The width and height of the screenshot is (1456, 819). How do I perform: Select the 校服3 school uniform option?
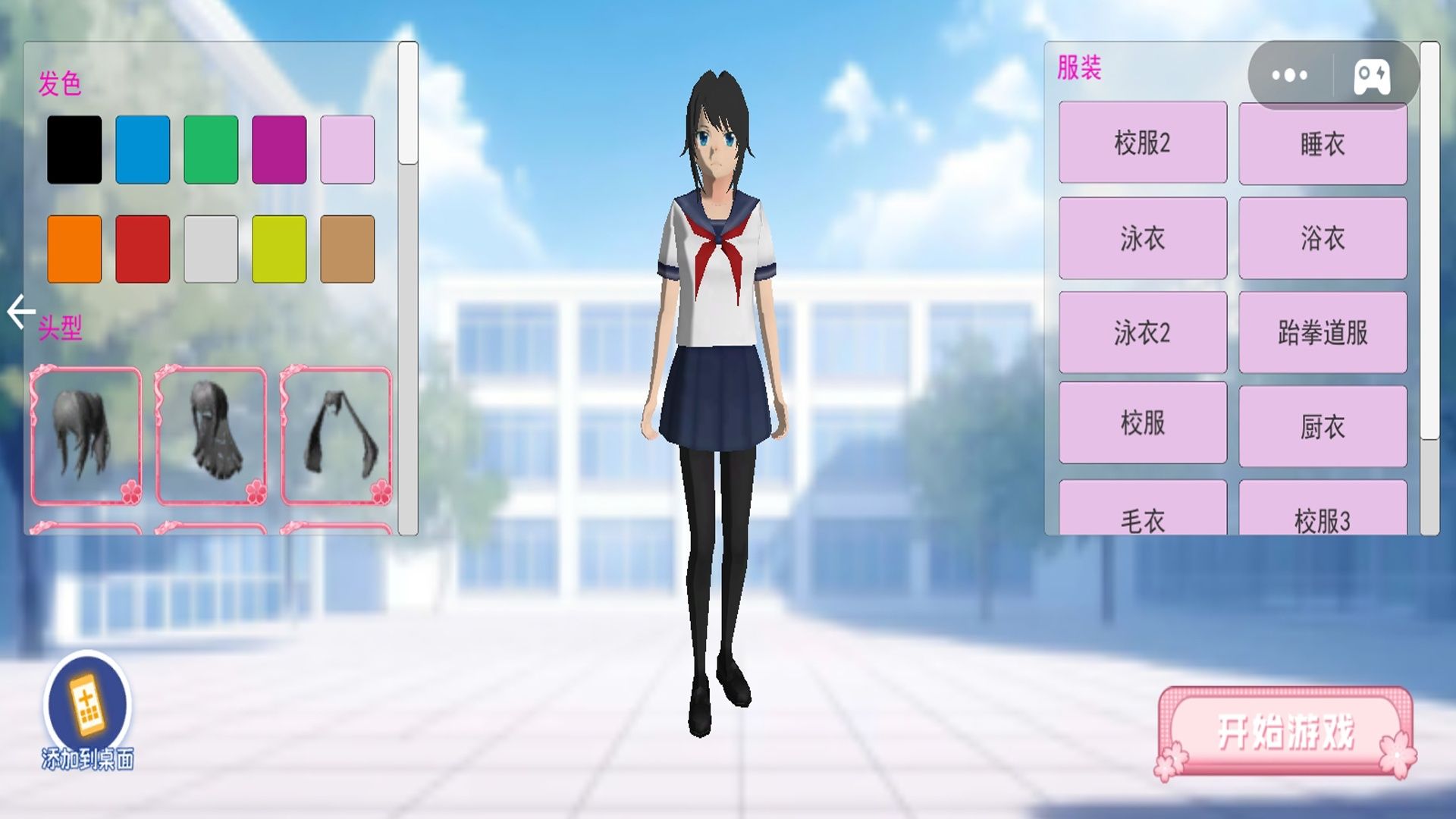[x=1323, y=519]
